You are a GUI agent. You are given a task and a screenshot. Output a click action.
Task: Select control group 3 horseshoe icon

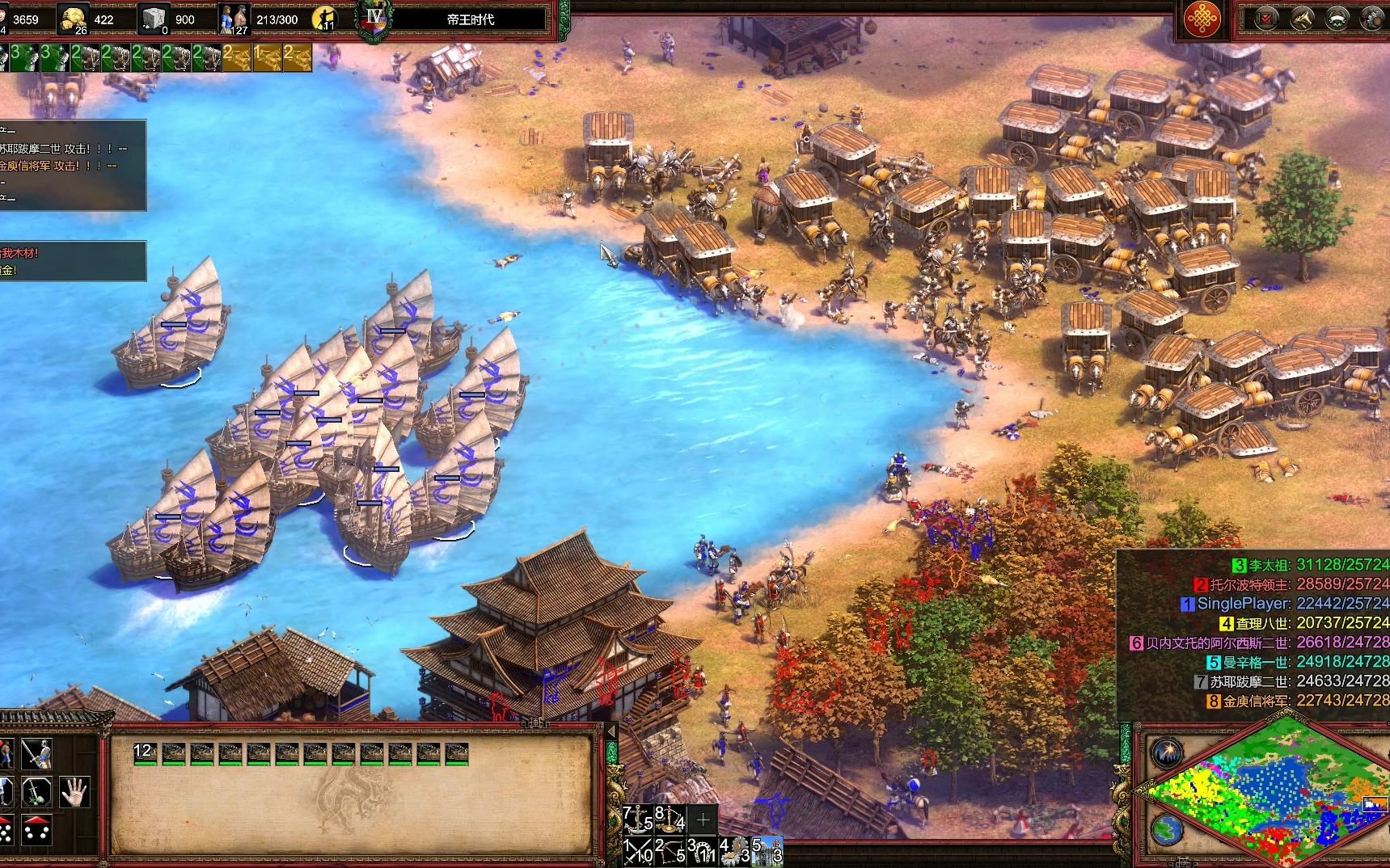click(702, 850)
